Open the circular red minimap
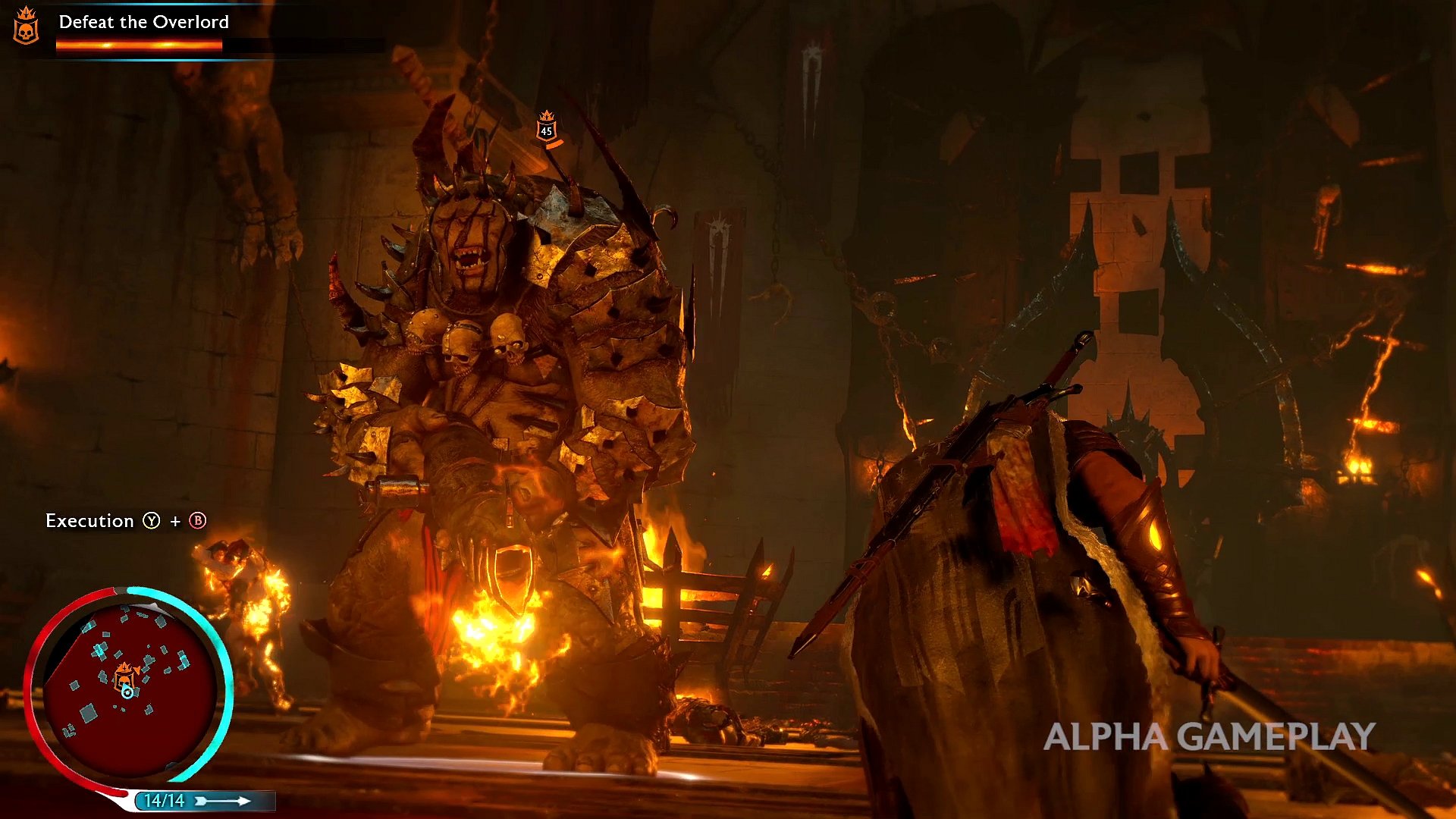This screenshot has height=819, width=1456. [129, 686]
